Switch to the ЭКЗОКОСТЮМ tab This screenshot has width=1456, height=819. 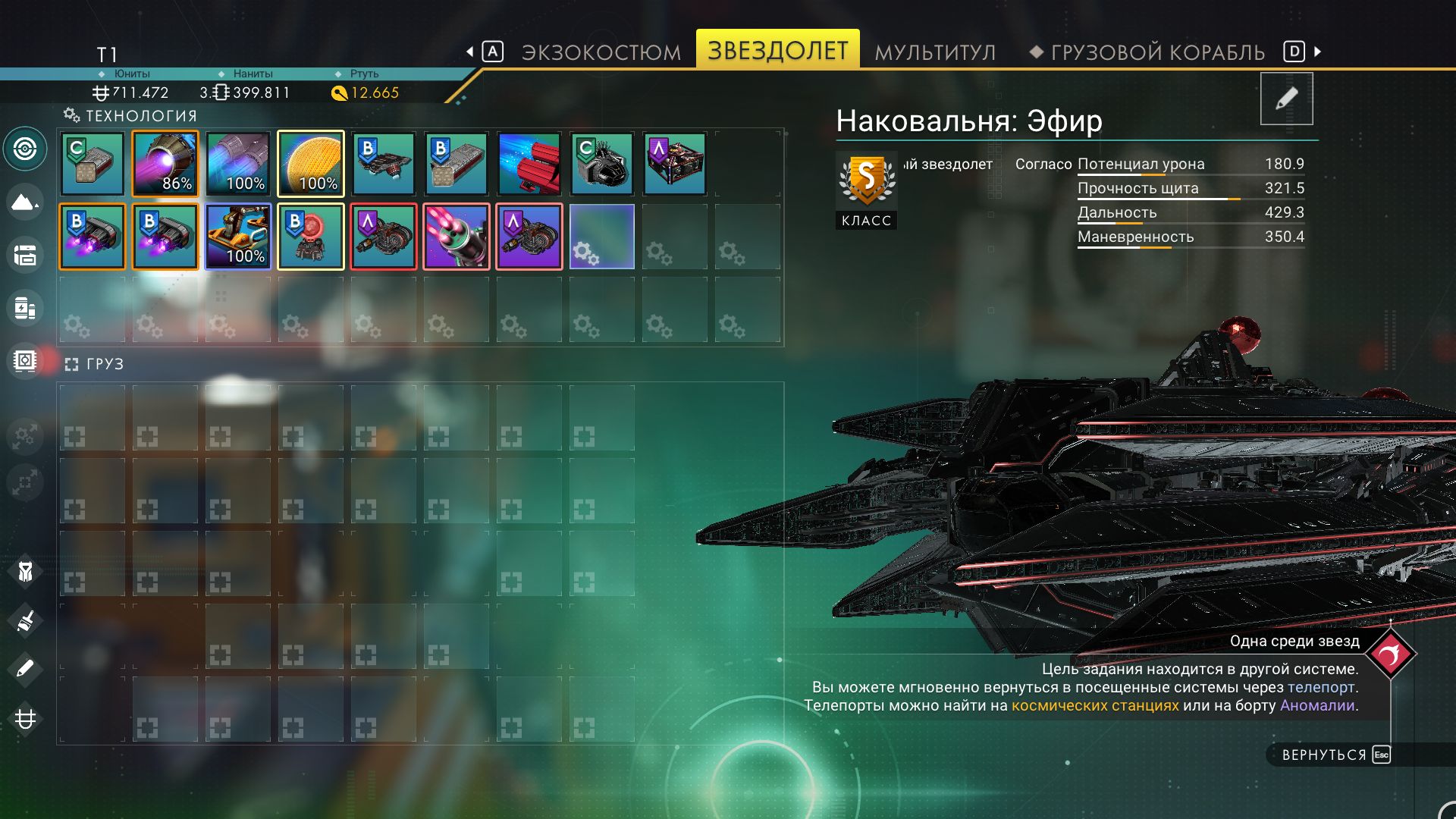pos(601,52)
